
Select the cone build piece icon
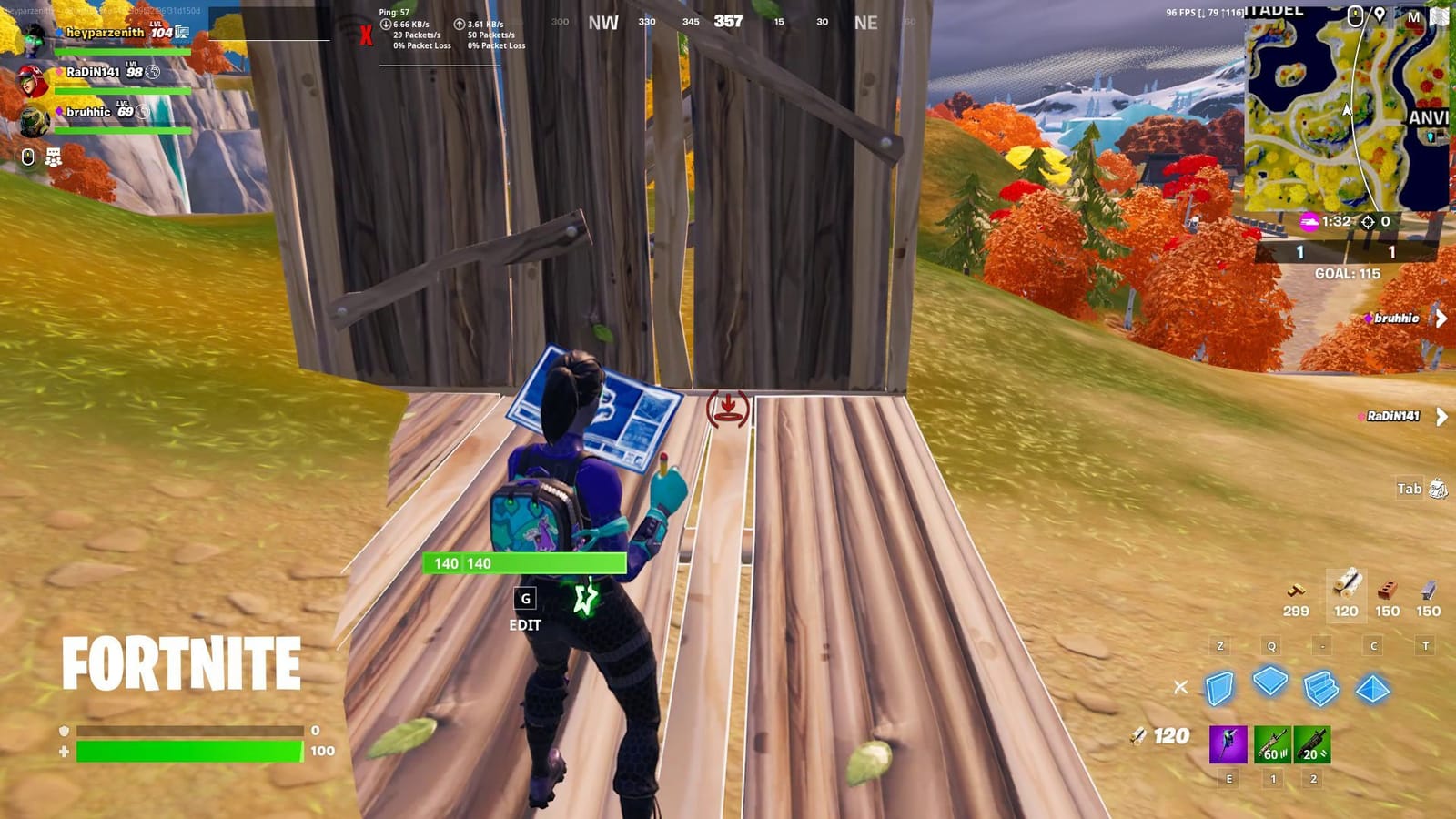pos(1372,689)
